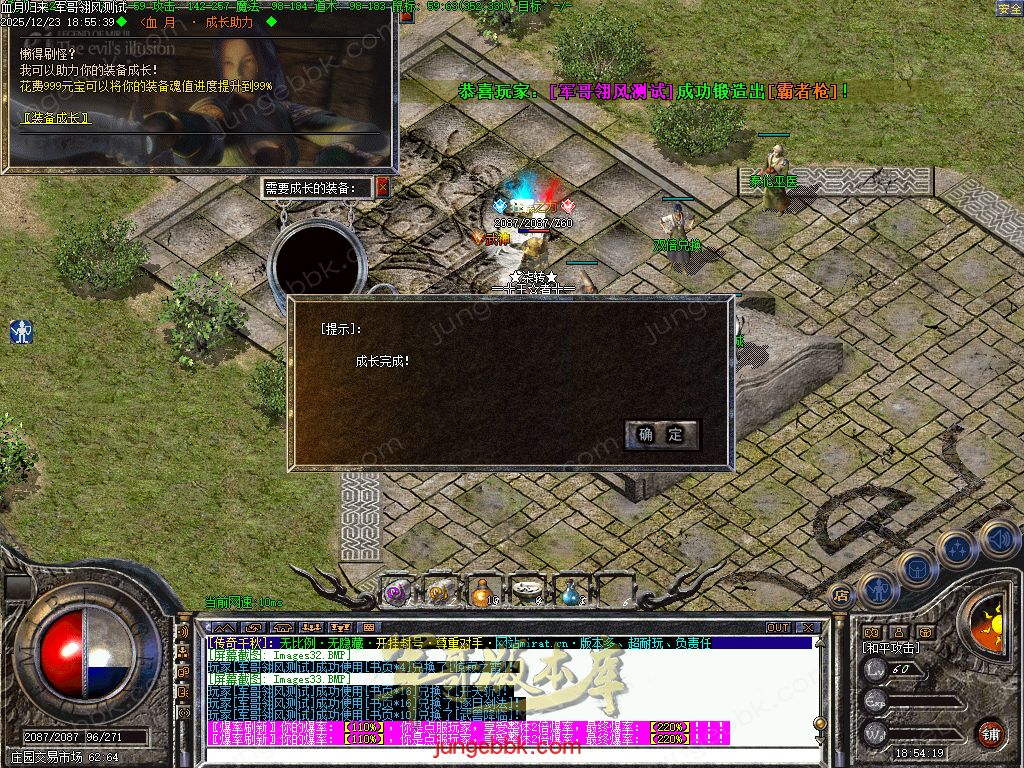The height and width of the screenshot is (768, 1024).
Task: Open the 店 shop round button
Action: pyautogui.click(x=840, y=594)
